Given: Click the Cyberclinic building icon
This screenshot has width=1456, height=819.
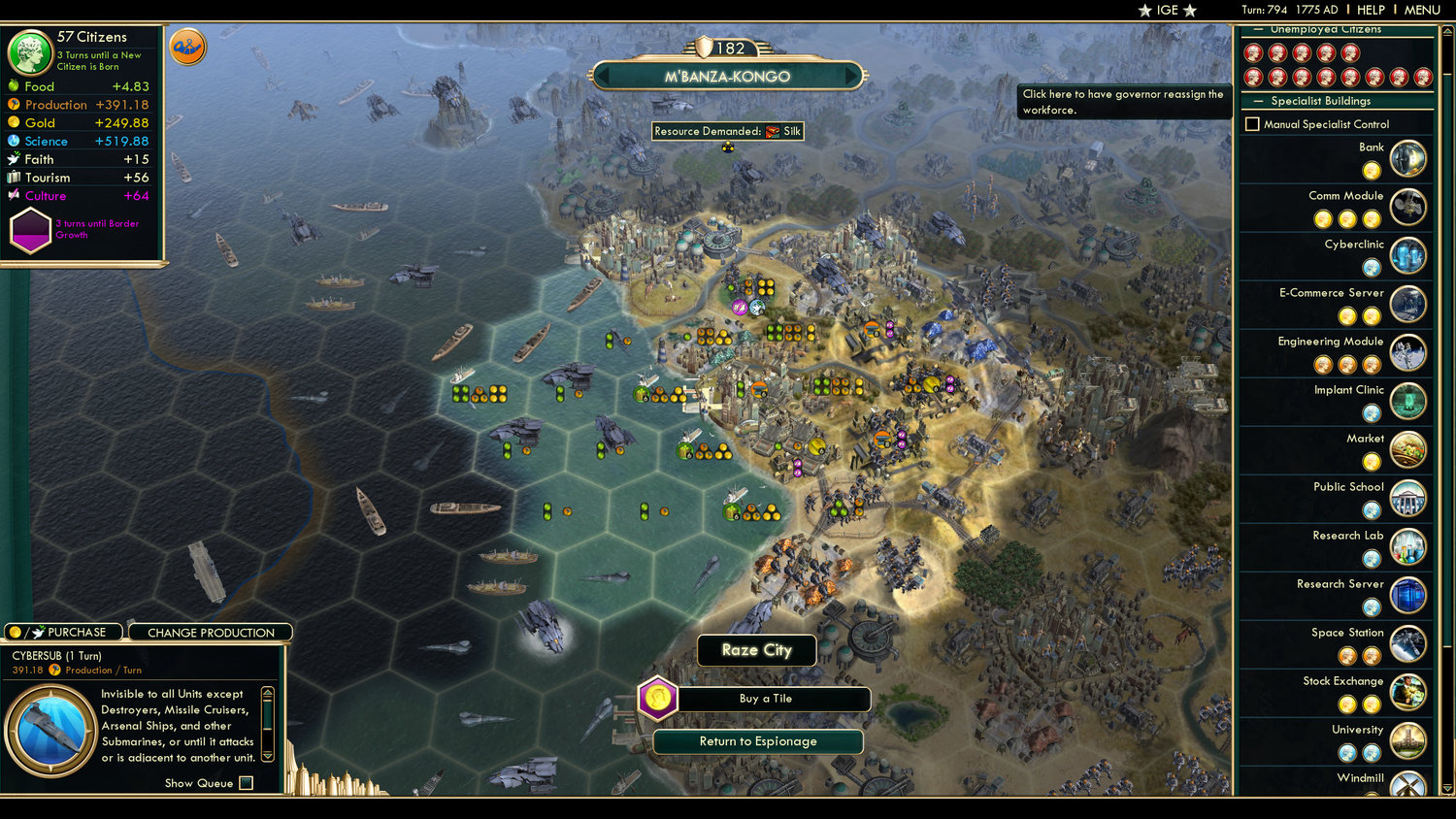Looking at the screenshot, I should [1408, 255].
